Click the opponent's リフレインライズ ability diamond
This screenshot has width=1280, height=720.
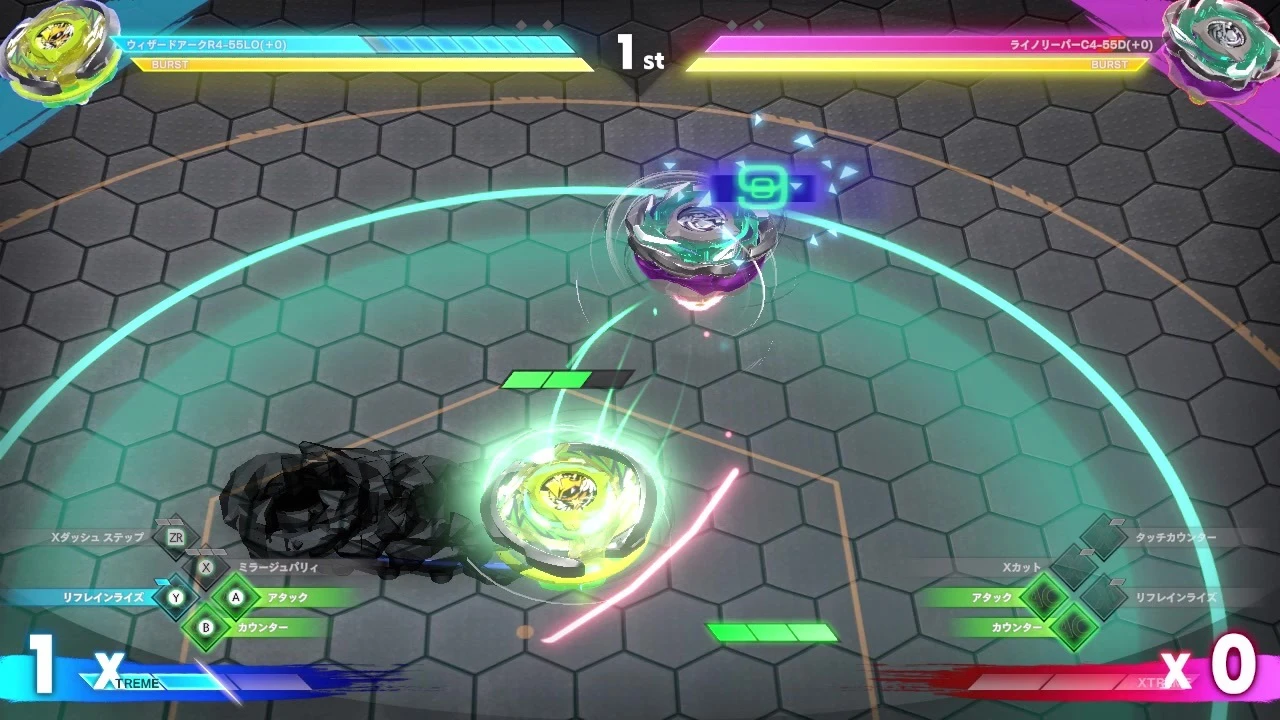tap(1104, 597)
